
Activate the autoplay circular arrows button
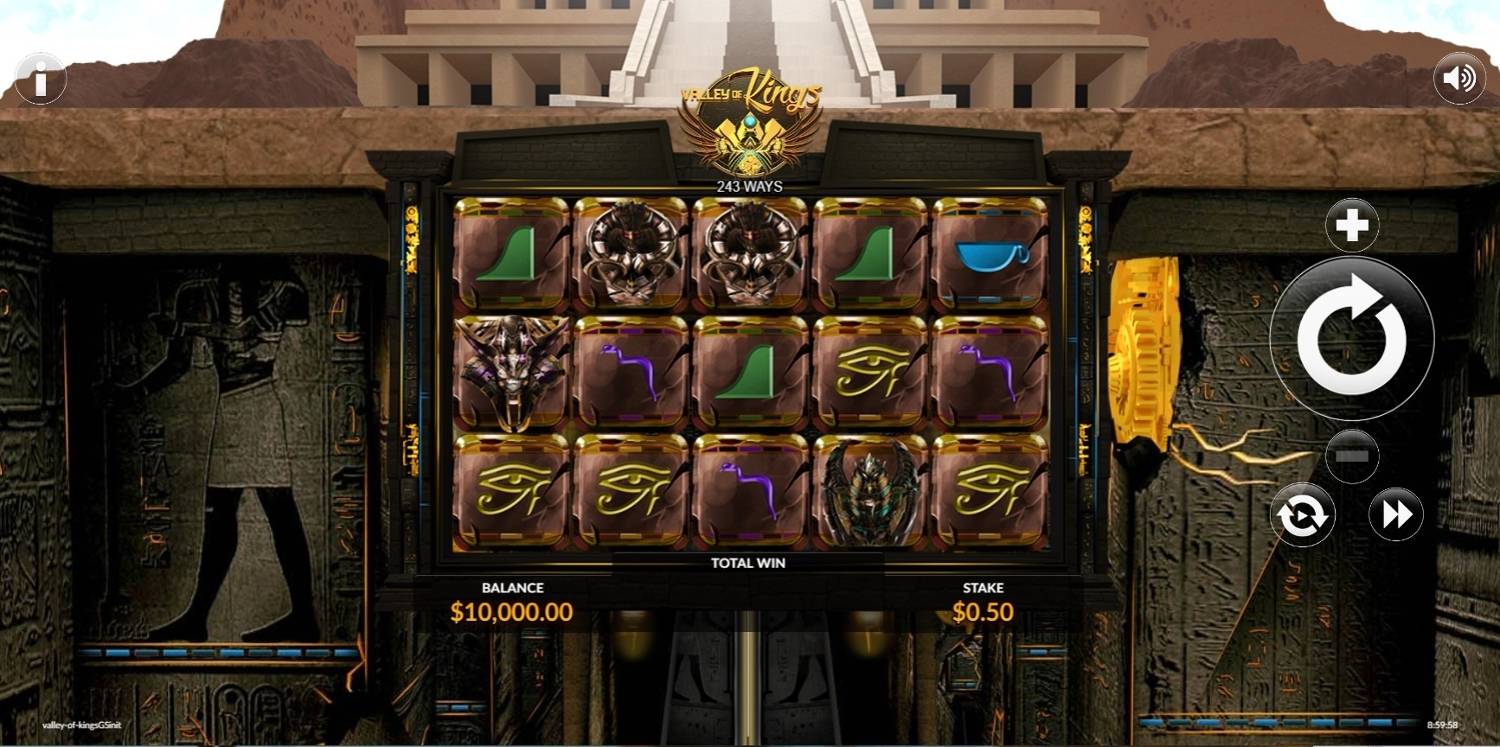click(x=1302, y=515)
